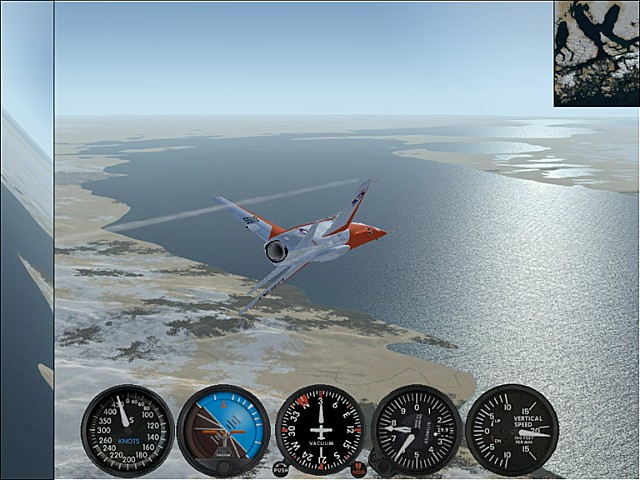Open the overhead terrain minimap
The image size is (640, 480).
click(596, 53)
